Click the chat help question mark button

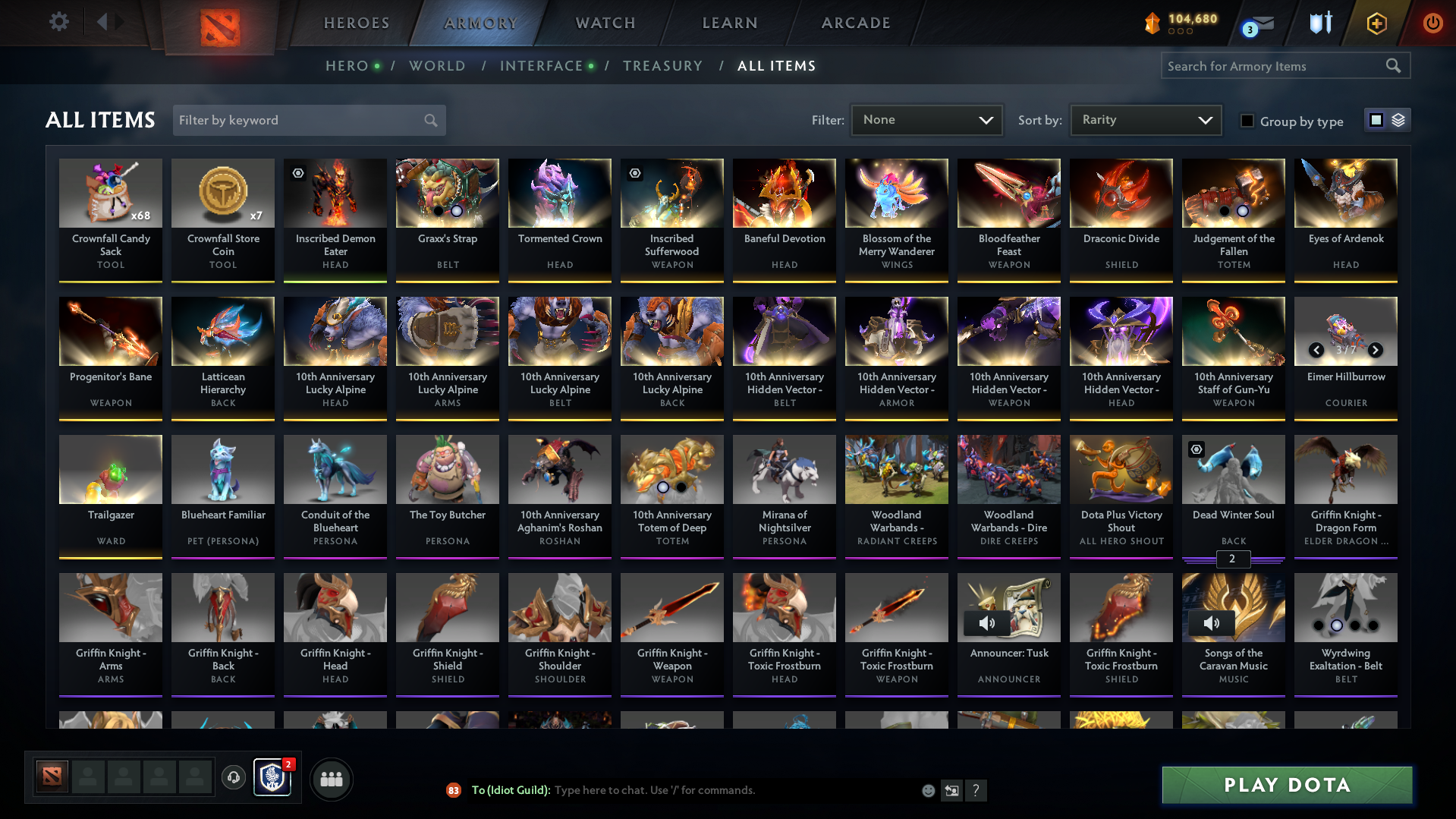(976, 790)
